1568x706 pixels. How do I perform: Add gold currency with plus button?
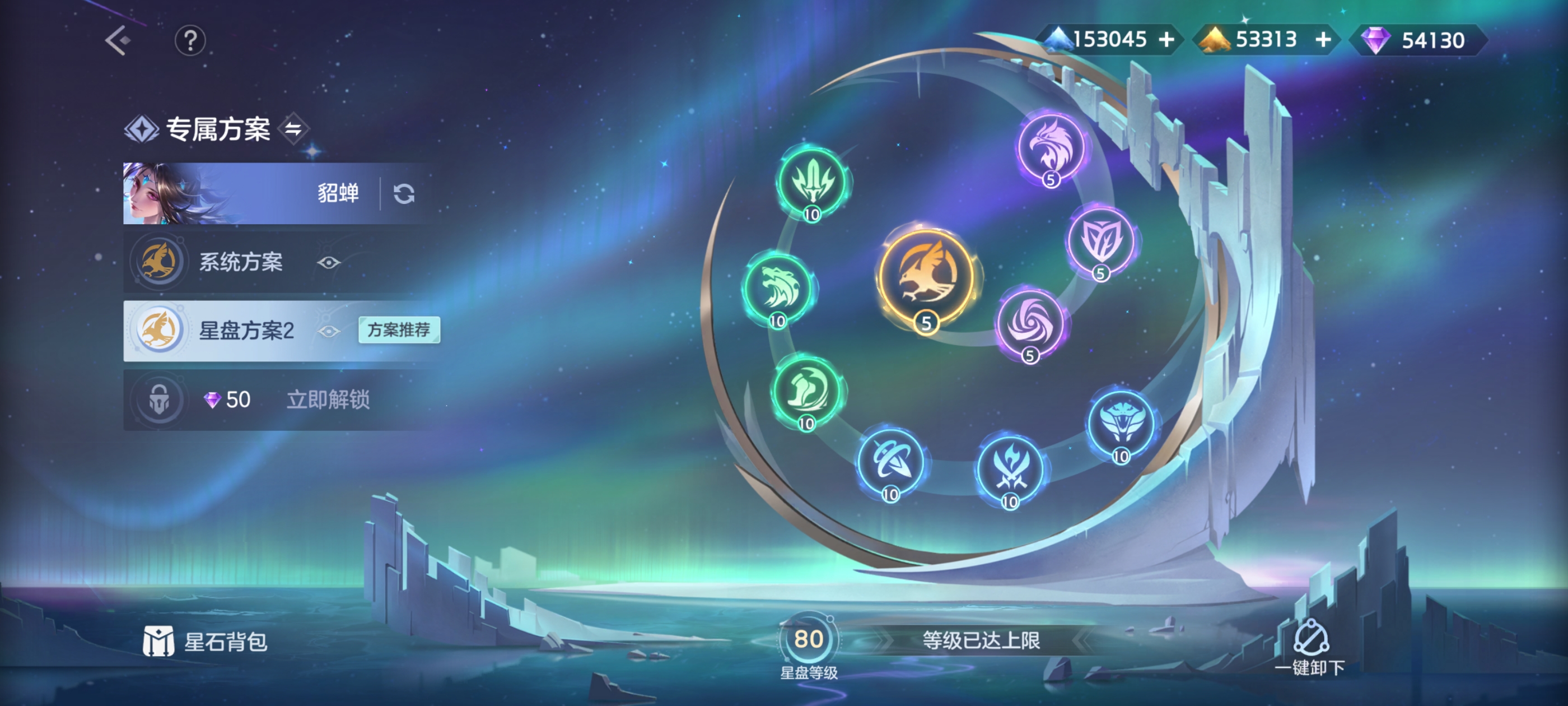click(x=1323, y=40)
